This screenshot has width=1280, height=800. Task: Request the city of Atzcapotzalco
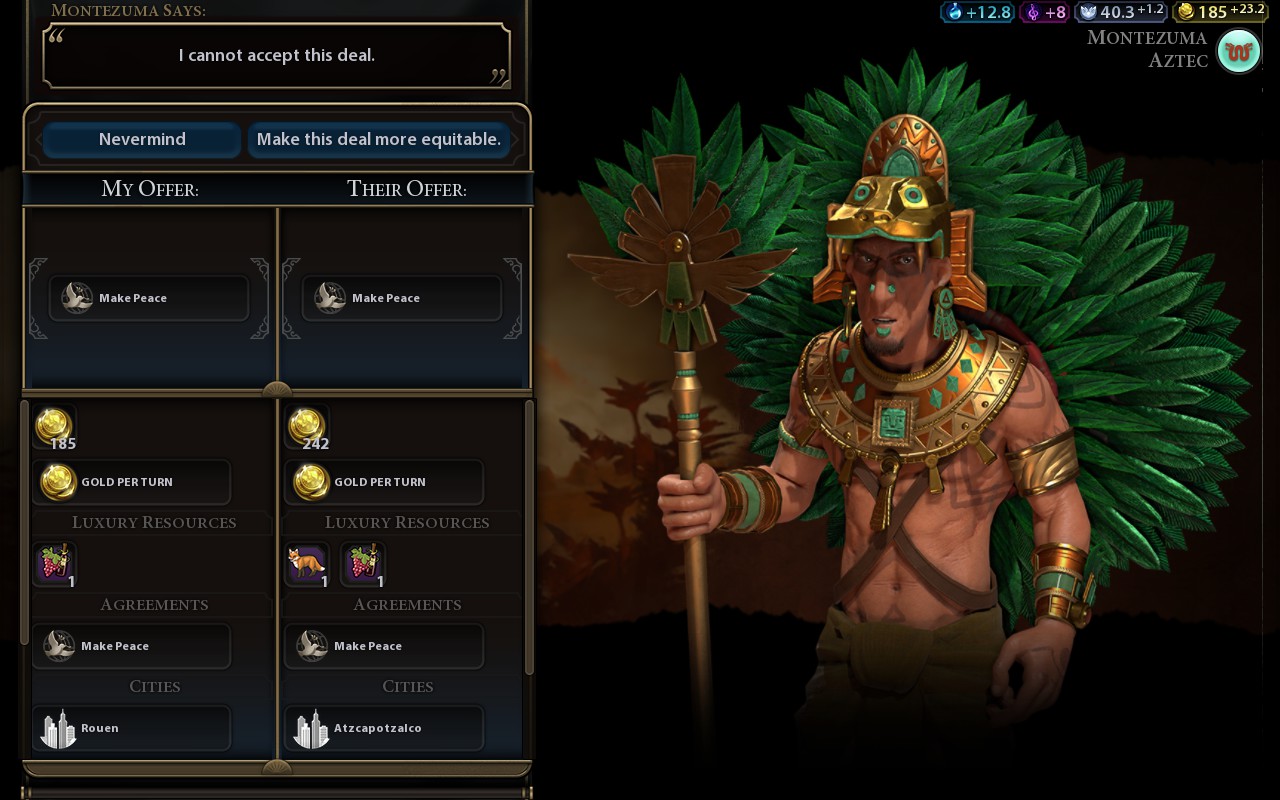(384, 728)
